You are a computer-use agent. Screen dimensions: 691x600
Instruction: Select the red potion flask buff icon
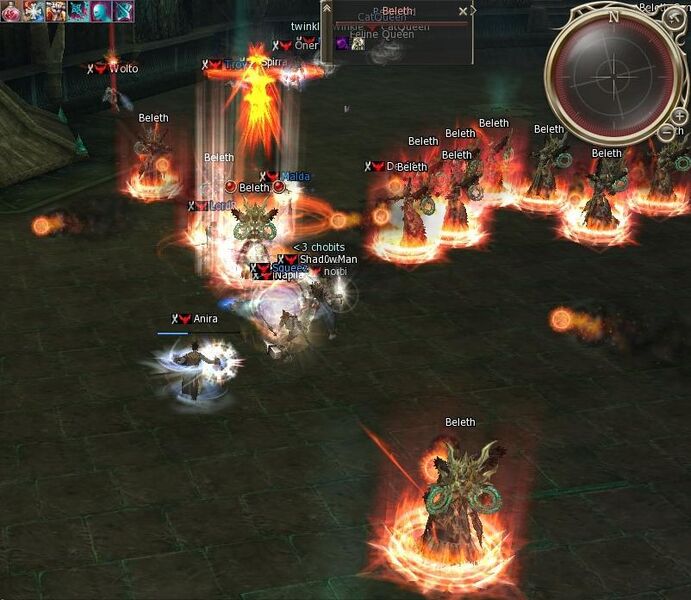pos(11,11)
